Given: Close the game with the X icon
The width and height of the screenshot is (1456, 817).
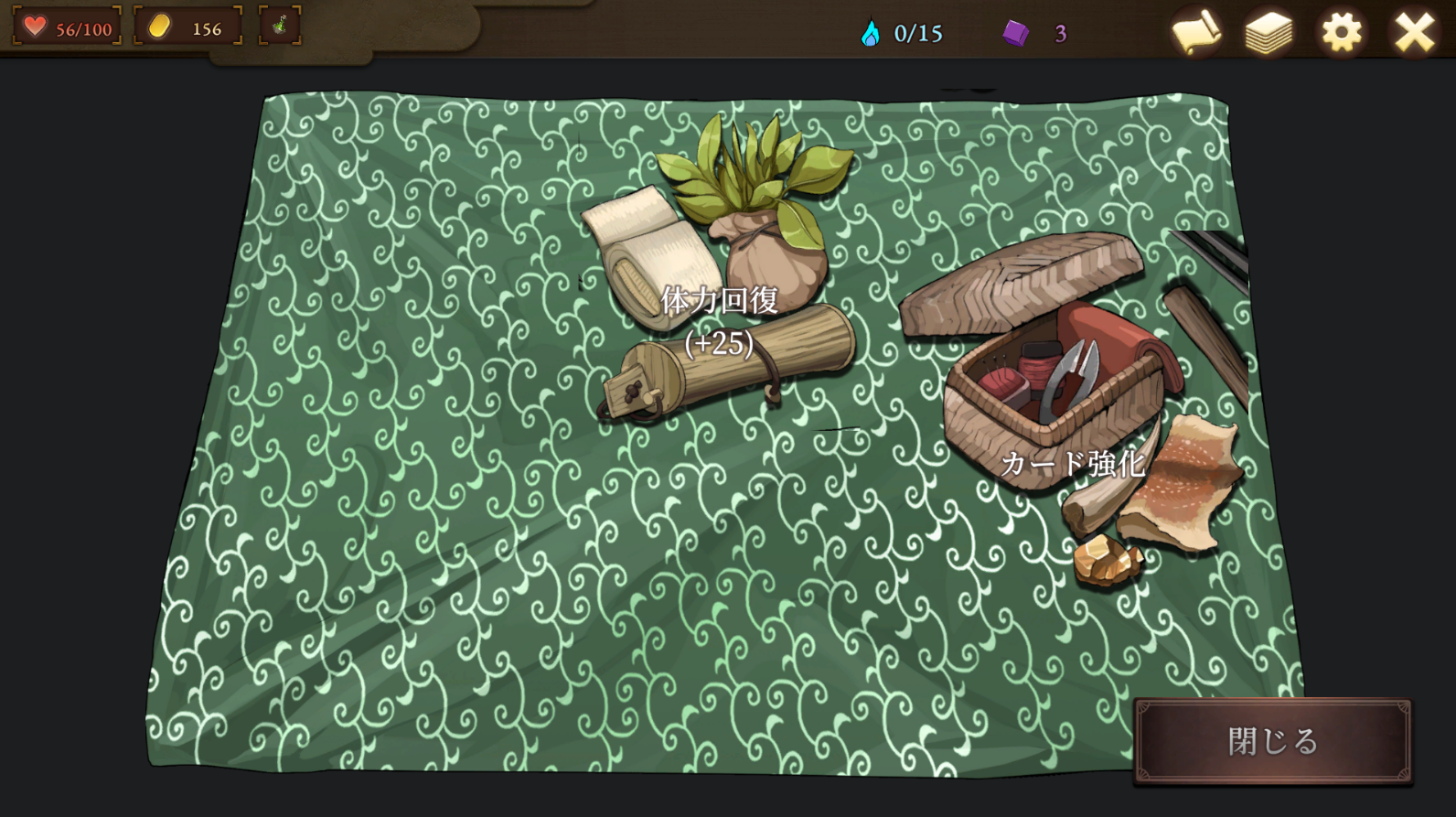Looking at the screenshot, I should point(1414,34).
